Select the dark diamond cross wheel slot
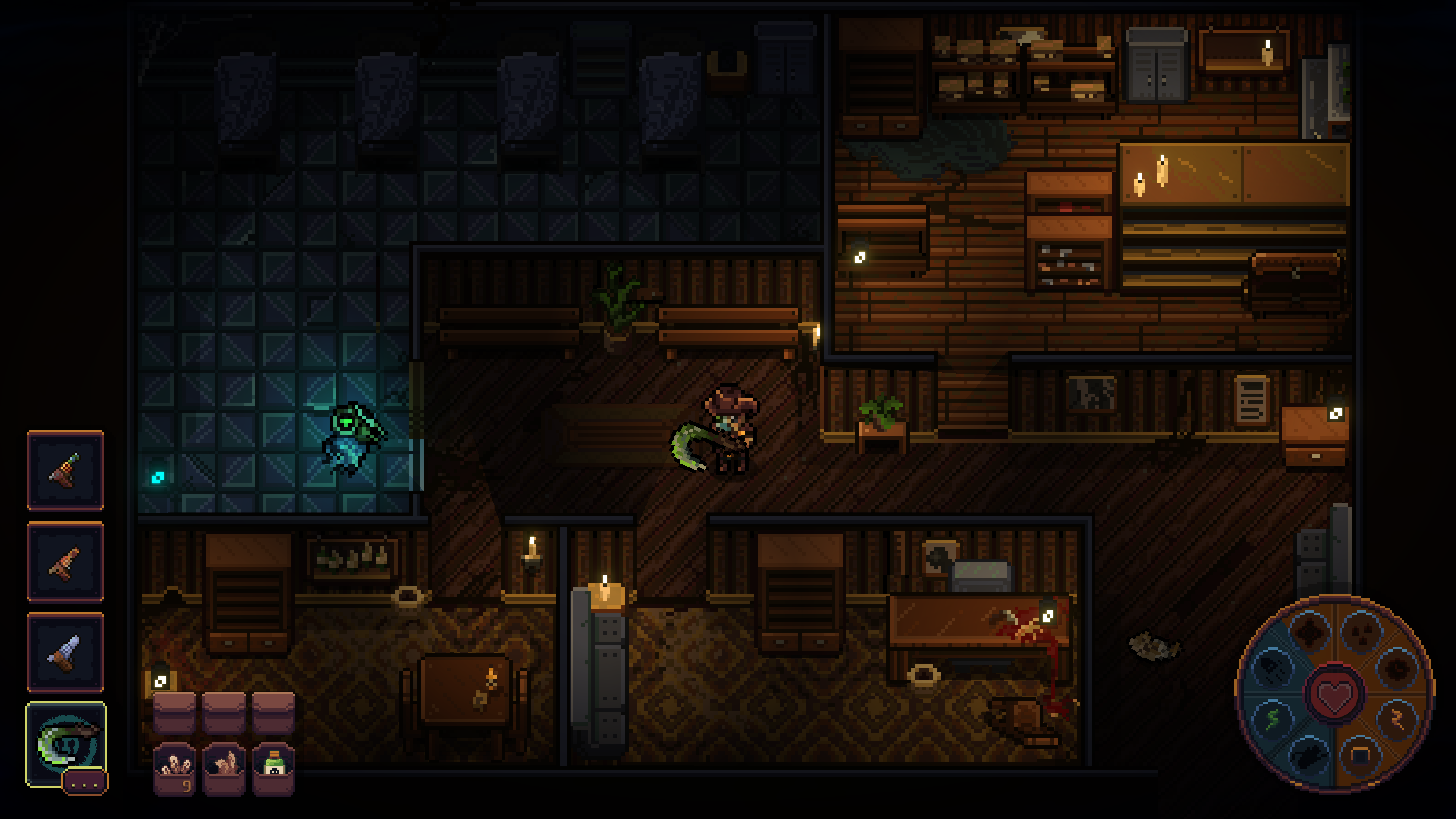1456x819 pixels. [1311, 631]
